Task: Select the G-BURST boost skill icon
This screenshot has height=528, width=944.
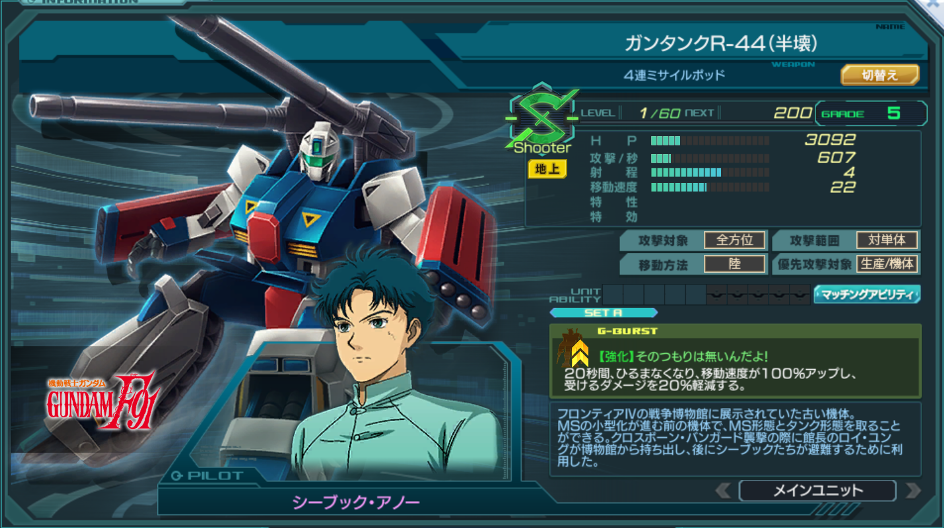Action: coord(578,354)
